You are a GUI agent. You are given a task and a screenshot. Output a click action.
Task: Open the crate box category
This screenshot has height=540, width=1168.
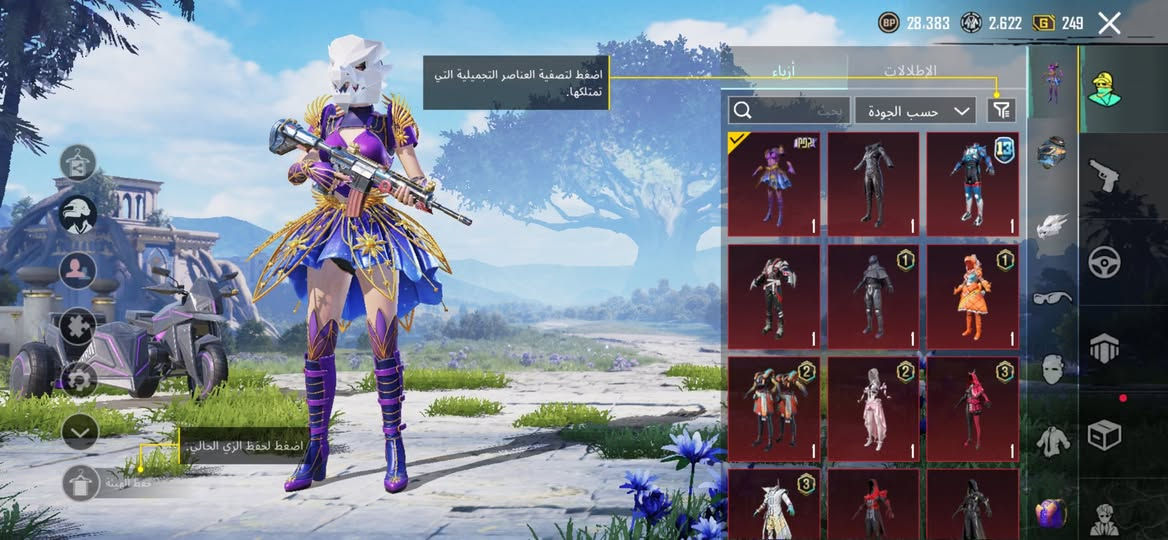(x=1104, y=434)
